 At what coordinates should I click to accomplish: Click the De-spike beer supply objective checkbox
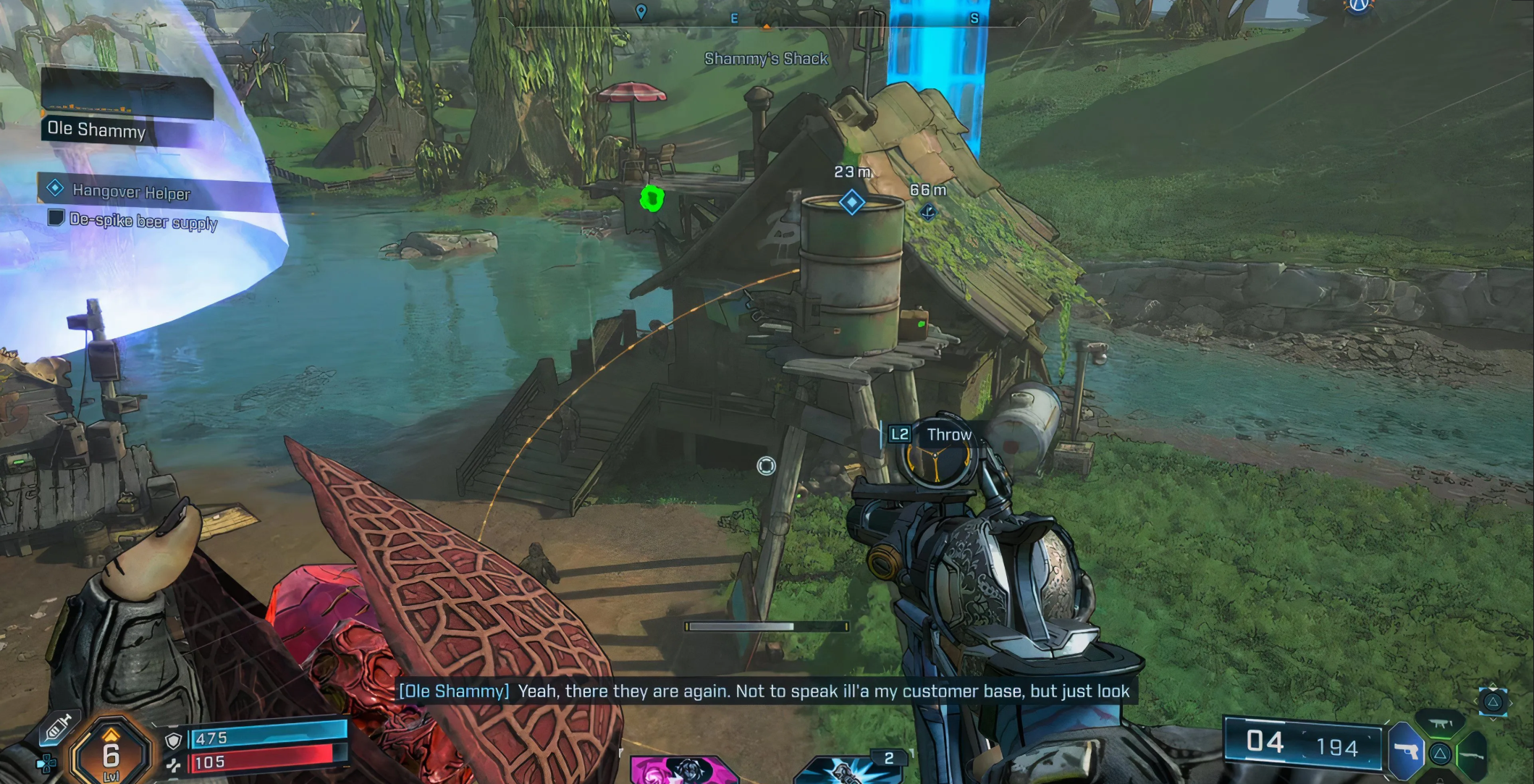tap(56, 218)
